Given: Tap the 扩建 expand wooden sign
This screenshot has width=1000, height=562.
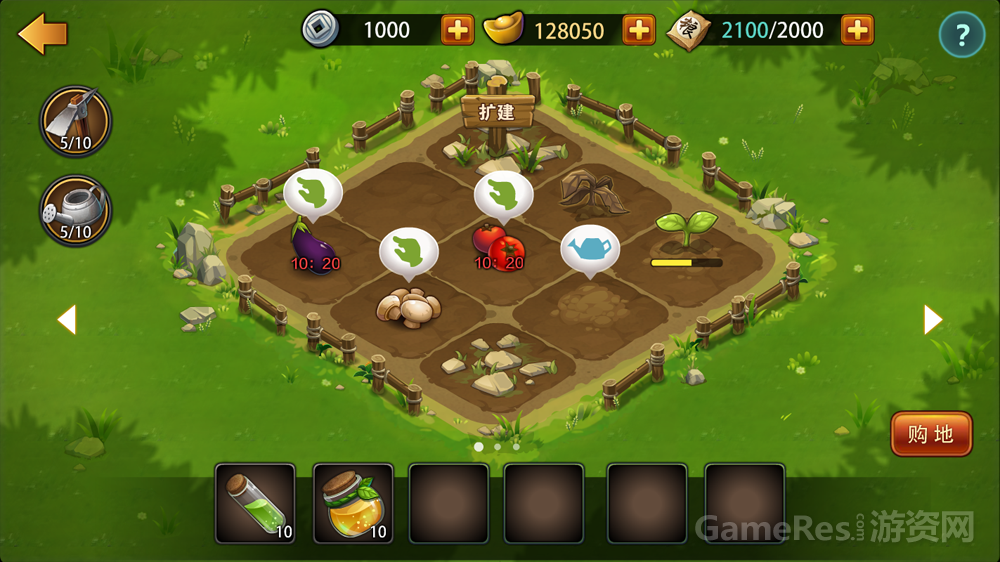Looking at the screenshot, I should [x=498, y=111].
